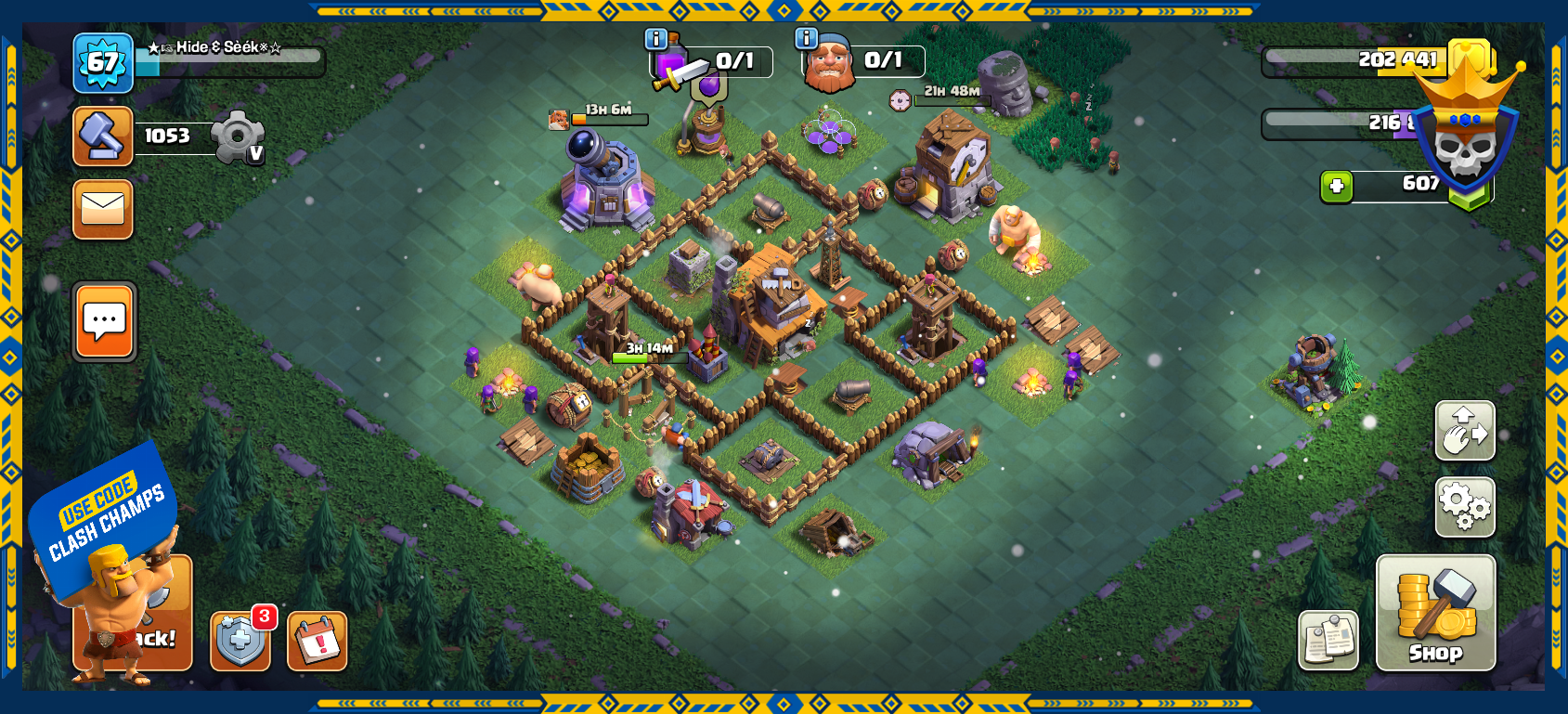
Task: Click the green plus to add gems
Action: (1337, 187)
